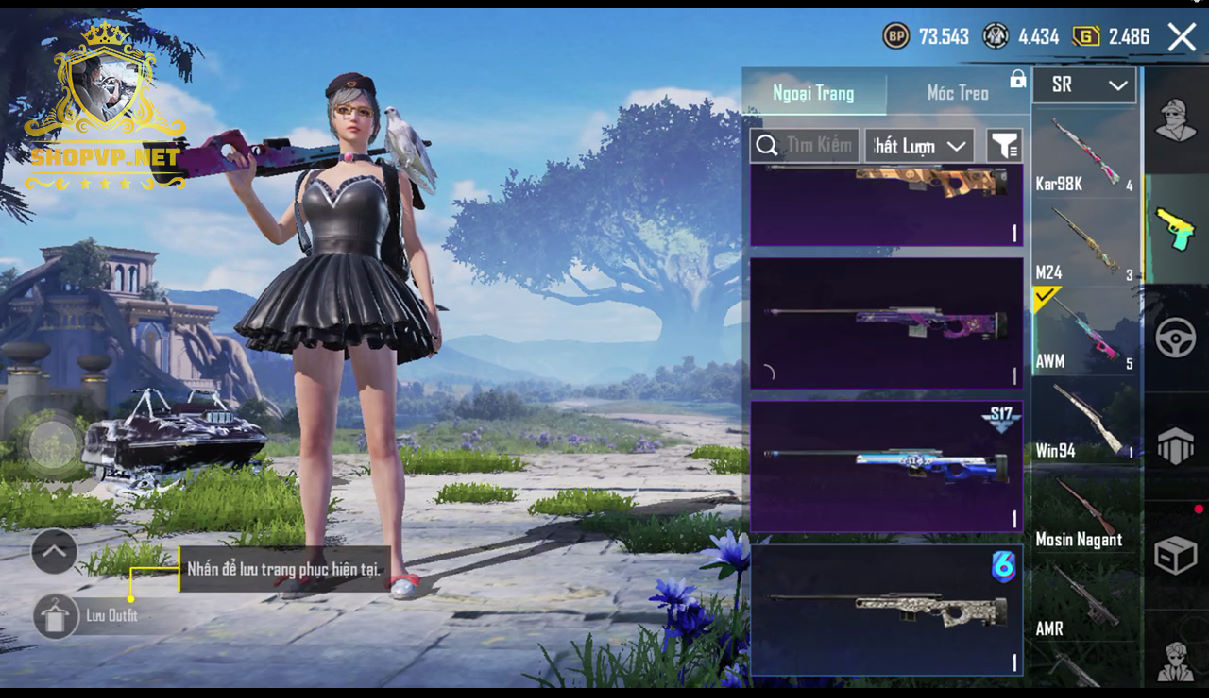Select the purple AWM skin card
This screenshot has height=698, width=1209.
pos(886,323)
